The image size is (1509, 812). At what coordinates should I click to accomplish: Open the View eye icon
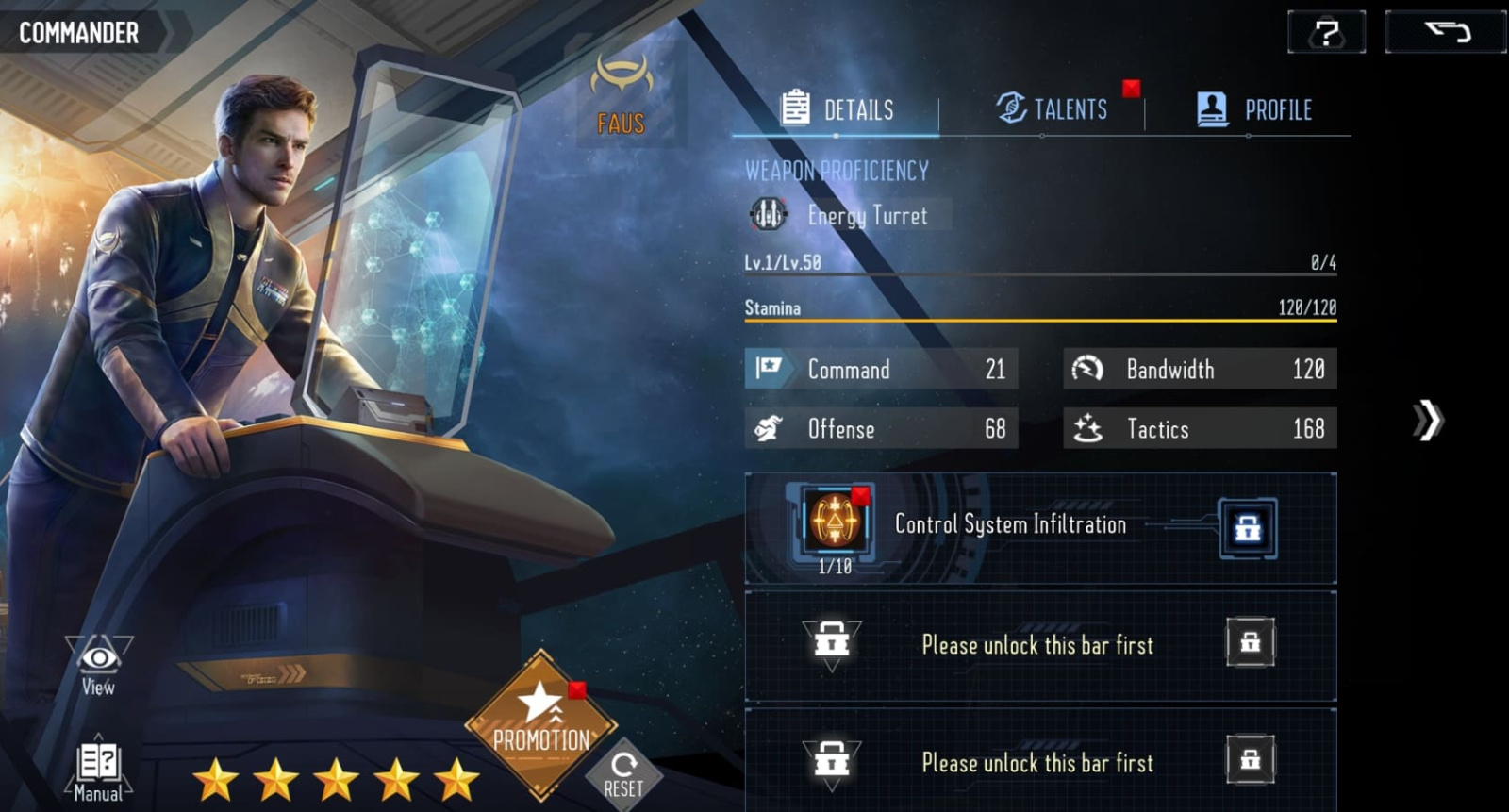pyautogui.click(x=98, y=666)
